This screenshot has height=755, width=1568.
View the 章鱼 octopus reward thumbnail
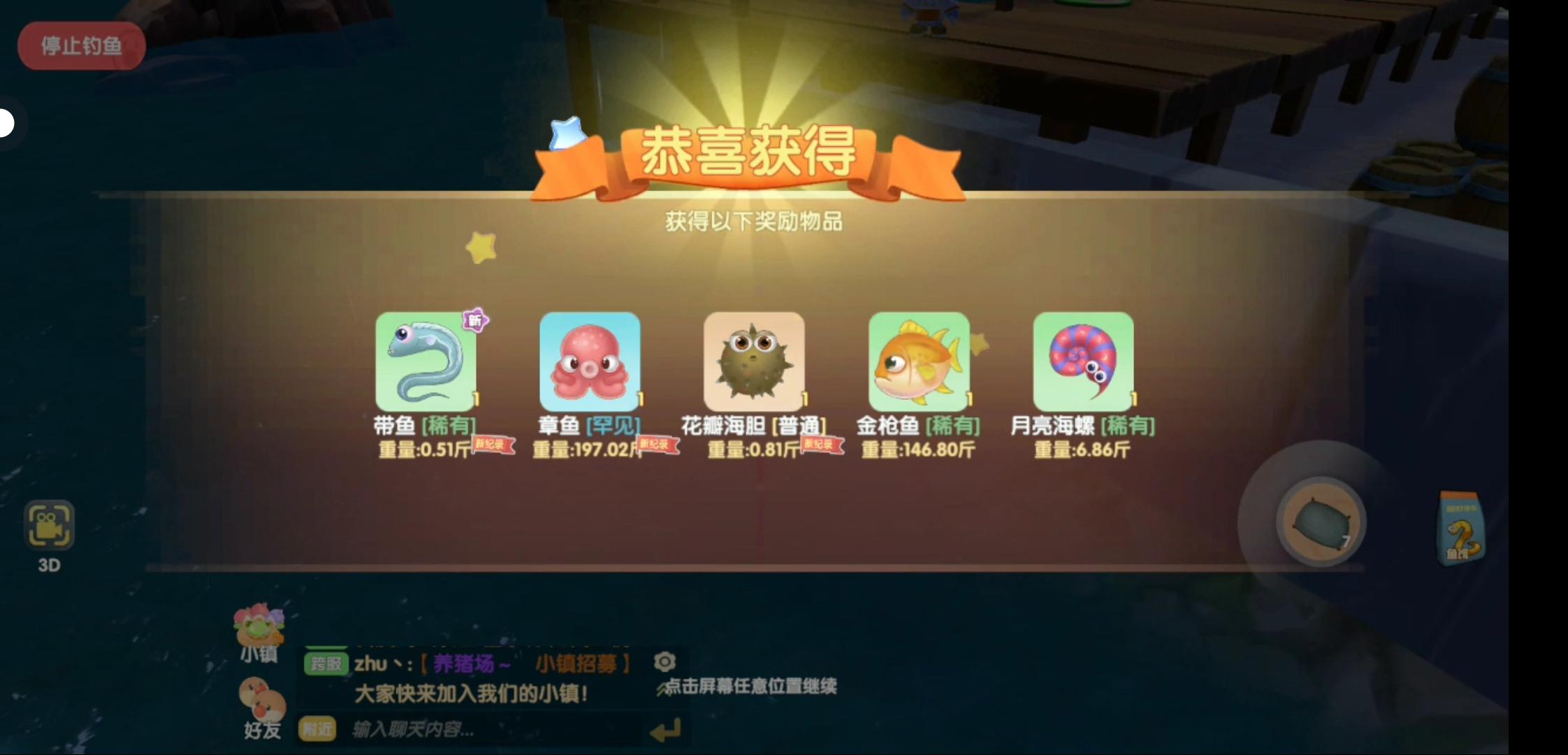pos(589,363)
